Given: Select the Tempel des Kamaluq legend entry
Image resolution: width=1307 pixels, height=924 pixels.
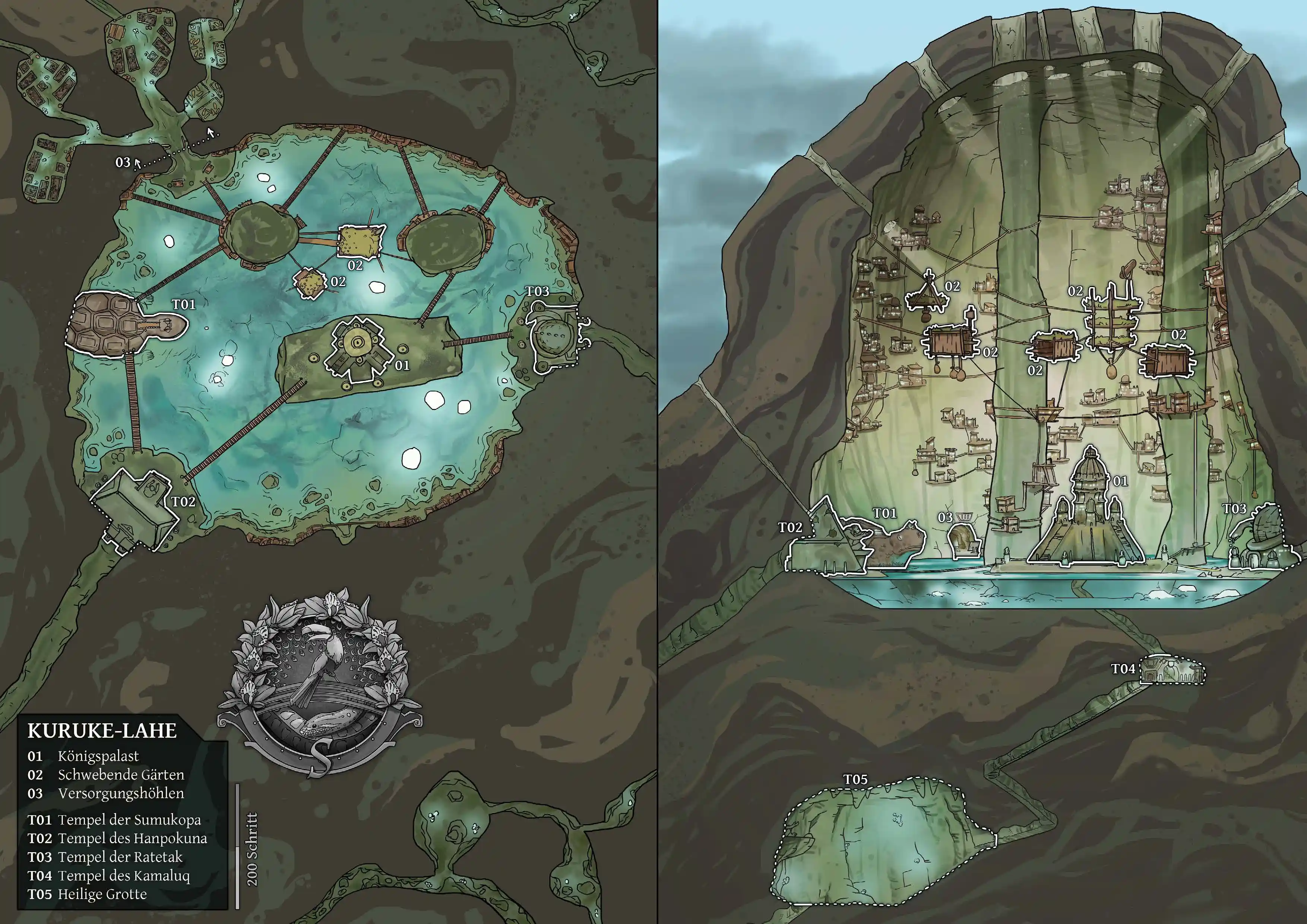Looking at the screenshot, I should [x=124, y=876].
